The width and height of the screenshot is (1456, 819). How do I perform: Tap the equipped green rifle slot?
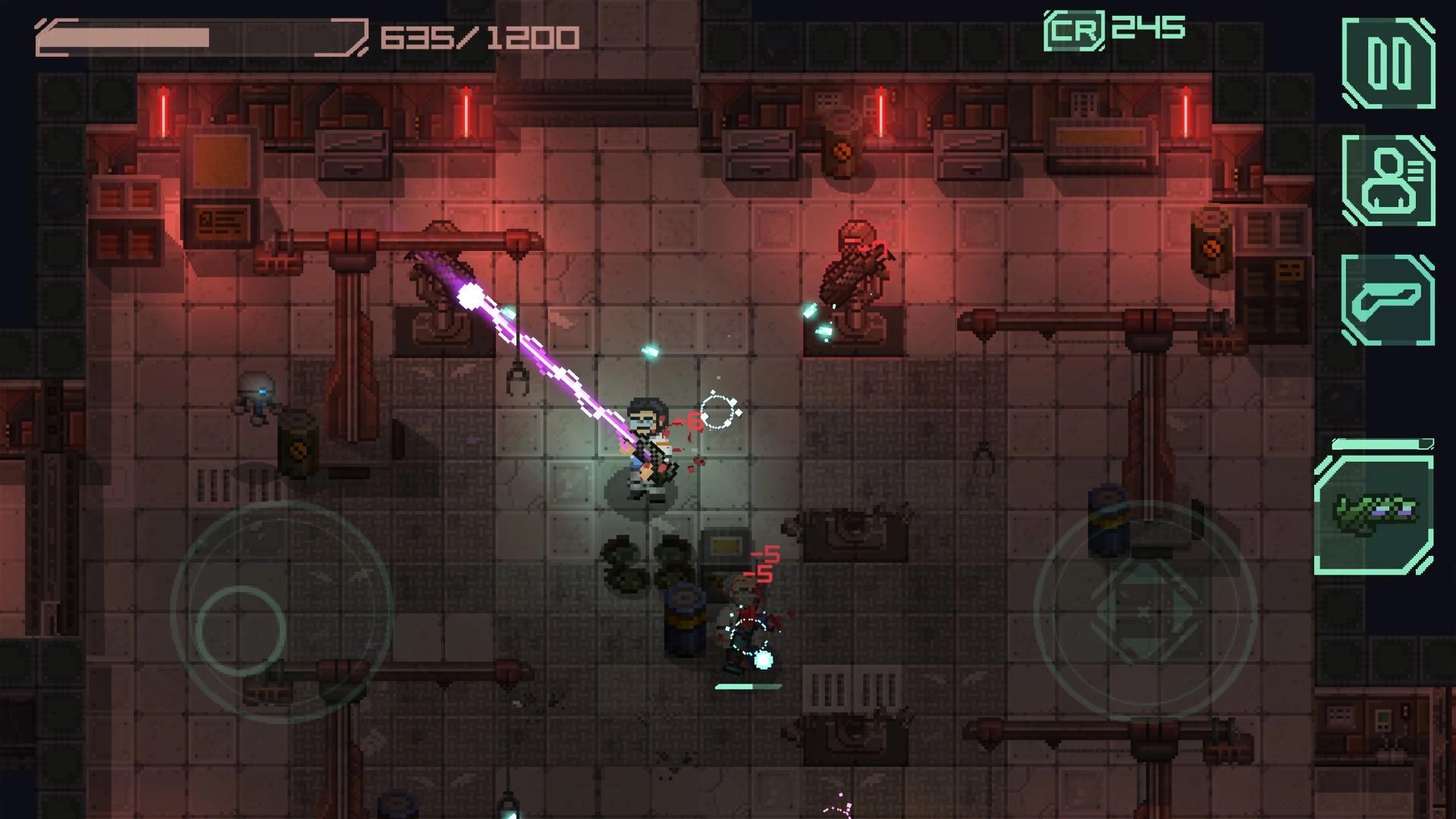coord(1374,514)
